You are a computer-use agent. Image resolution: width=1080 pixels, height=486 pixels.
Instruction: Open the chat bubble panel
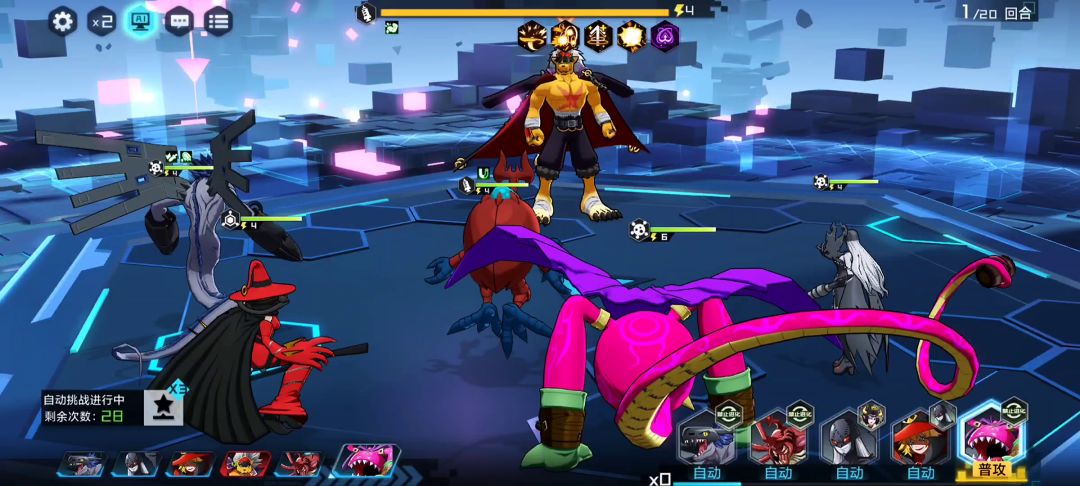[x=179, y=21]
